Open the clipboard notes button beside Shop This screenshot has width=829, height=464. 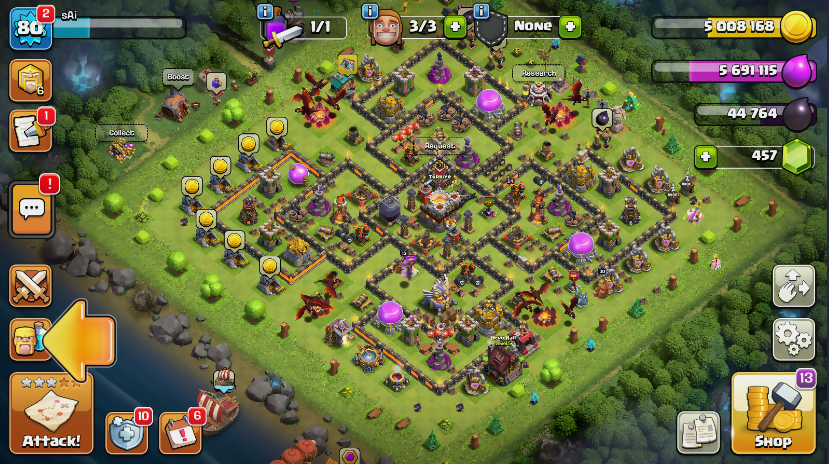pyautogui.click(x=698, y=431)
